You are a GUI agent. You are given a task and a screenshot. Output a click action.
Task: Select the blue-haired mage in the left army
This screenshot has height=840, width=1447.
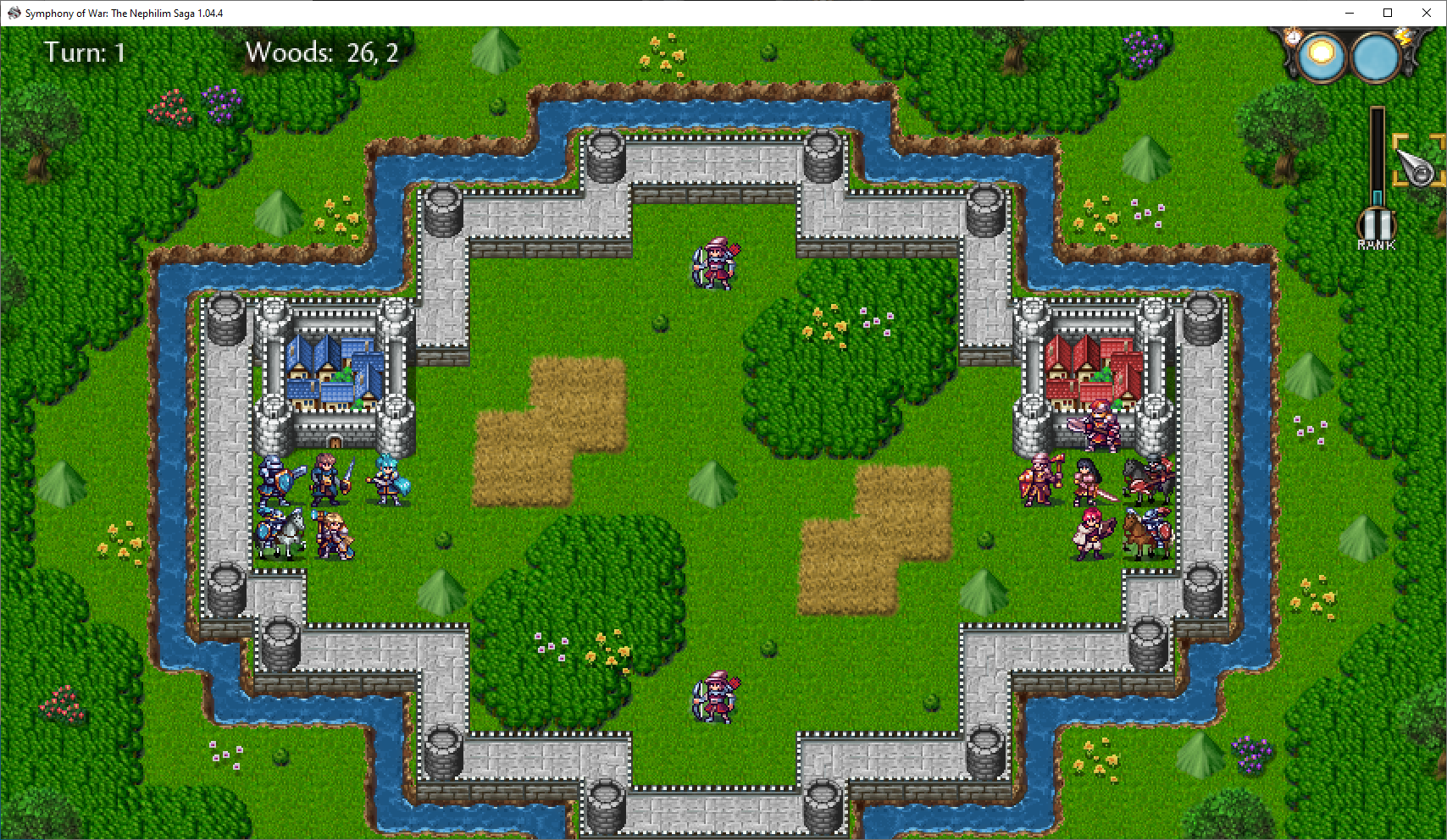389,478
